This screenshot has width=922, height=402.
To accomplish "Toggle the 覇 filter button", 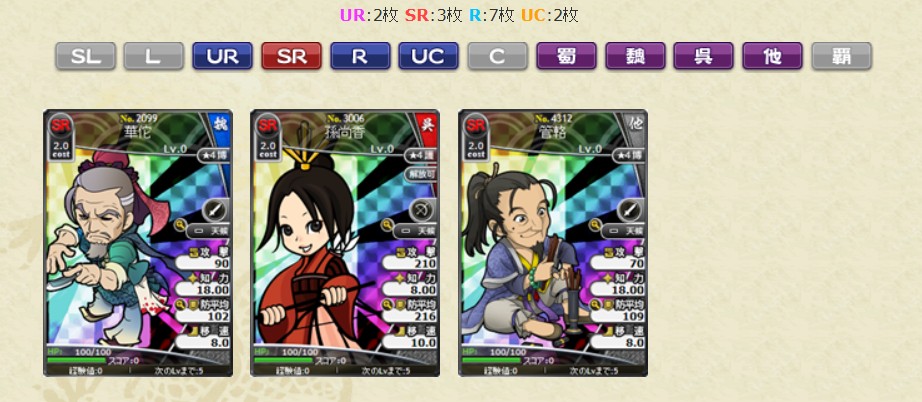I will click(841, 56).
